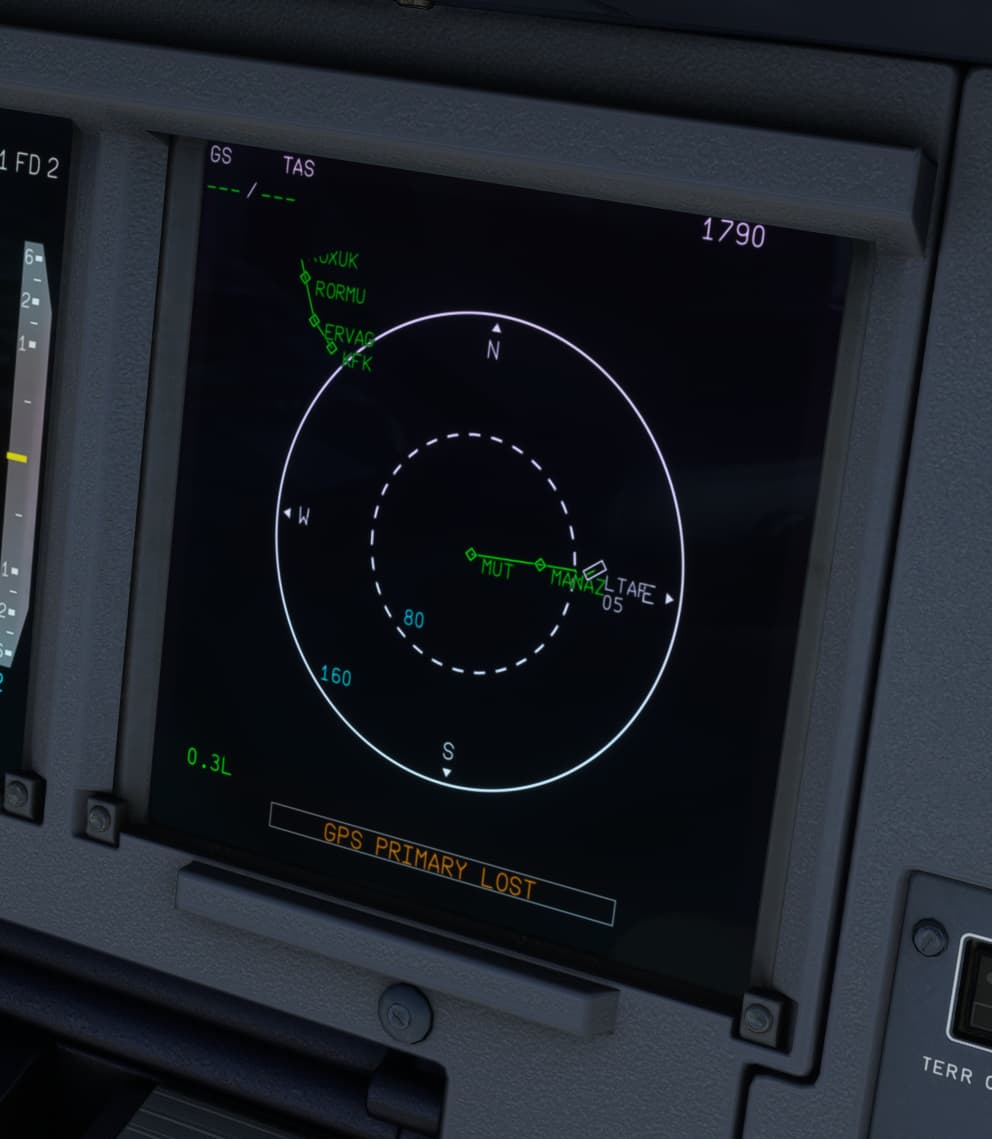Select the primary flight display with FD2
Image resolution: width=992 pixels, height=1139 pixels.
(30, 420)
